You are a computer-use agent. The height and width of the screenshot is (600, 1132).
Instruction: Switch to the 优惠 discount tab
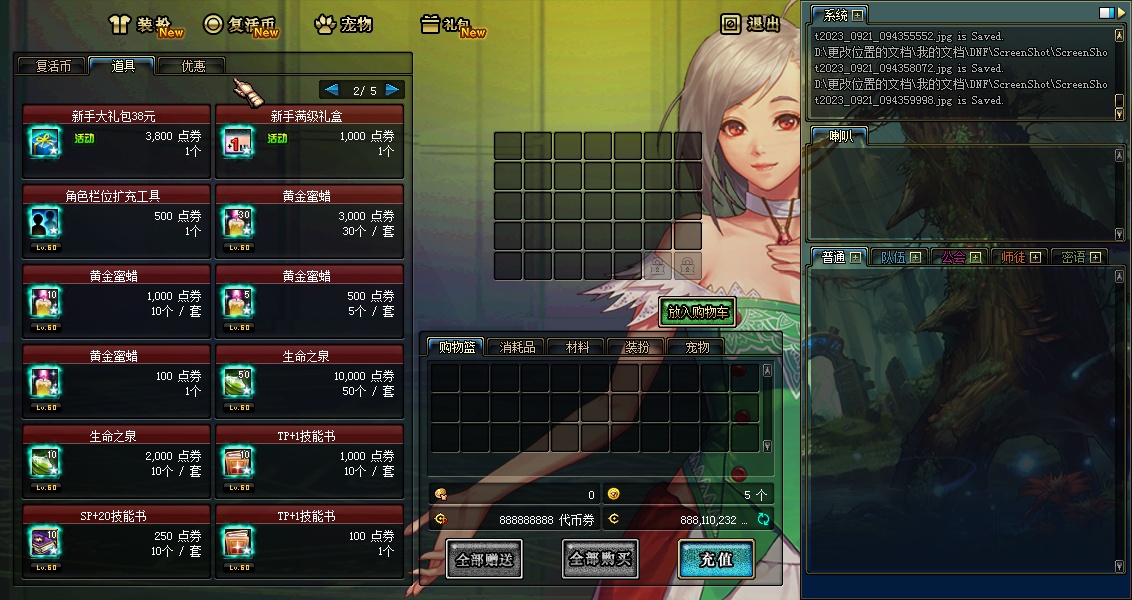point(193,66)
